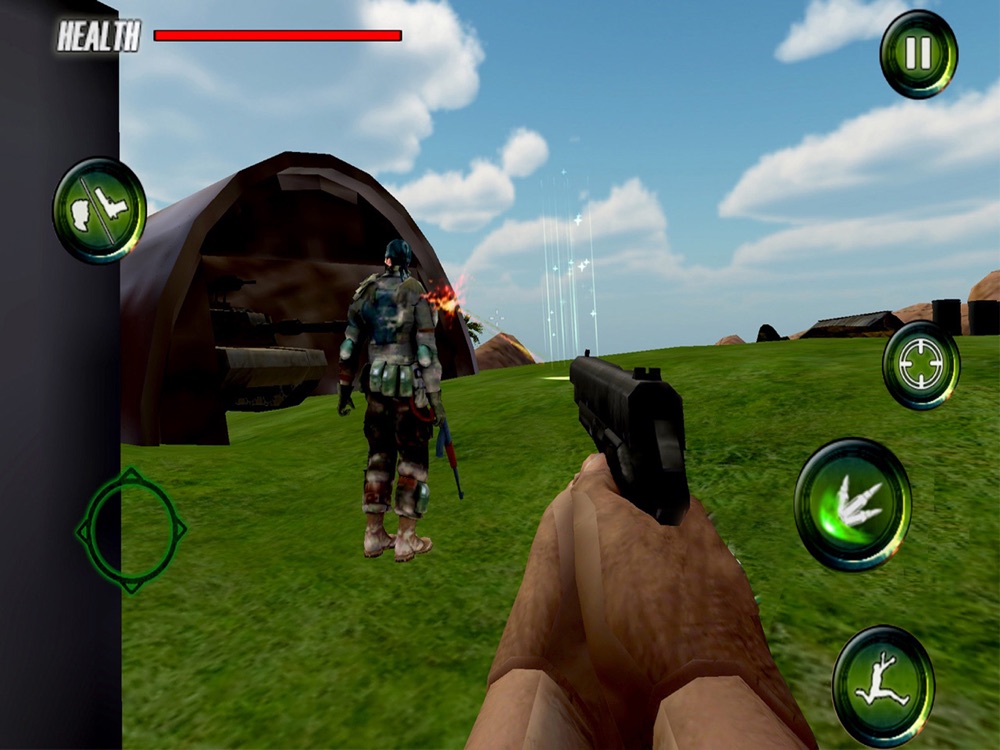
Task: Touch the green movement joystick ring
Action: (x=130, y=530)
